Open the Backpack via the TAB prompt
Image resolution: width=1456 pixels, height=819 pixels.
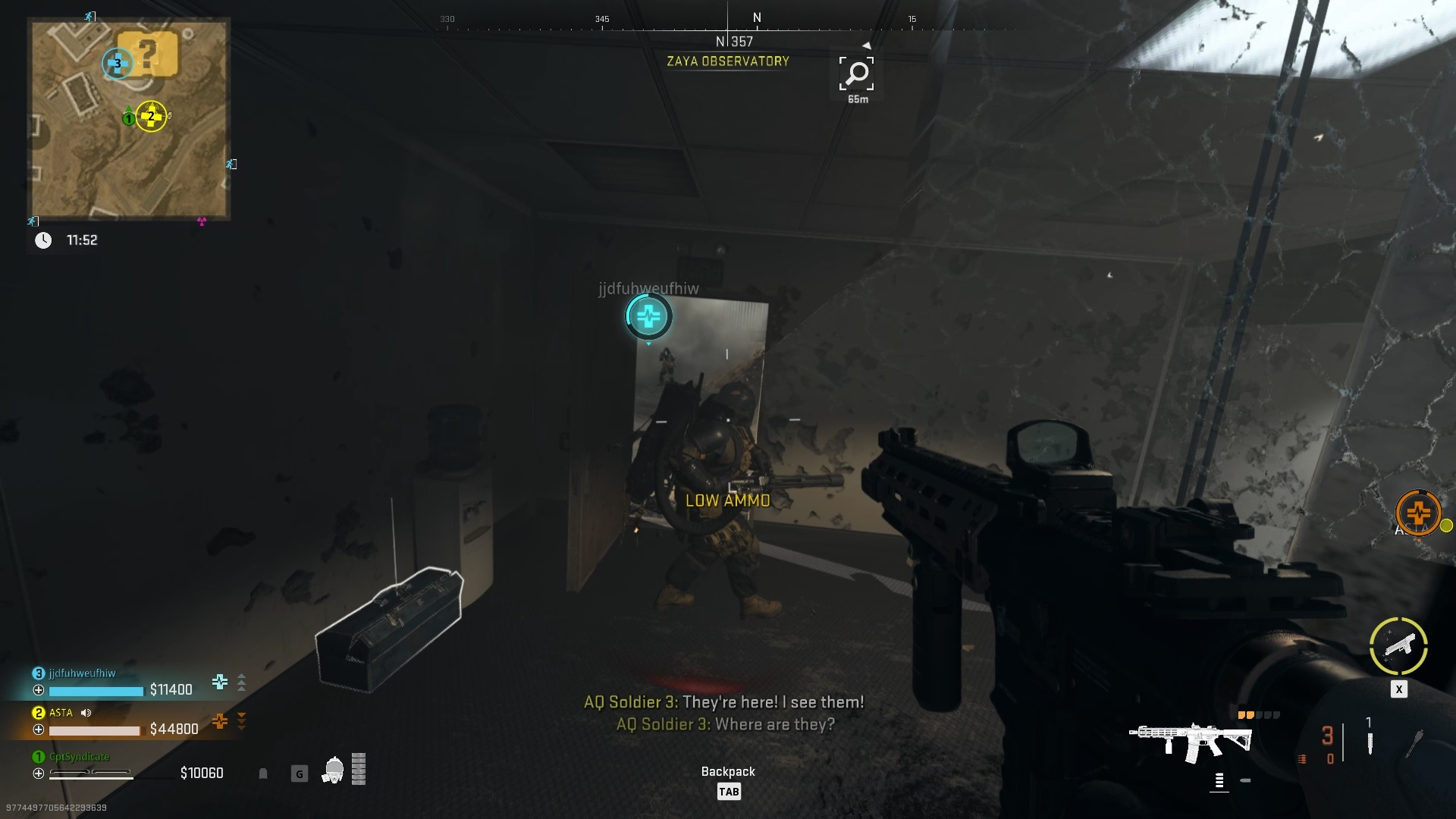(x=728, y=791)
